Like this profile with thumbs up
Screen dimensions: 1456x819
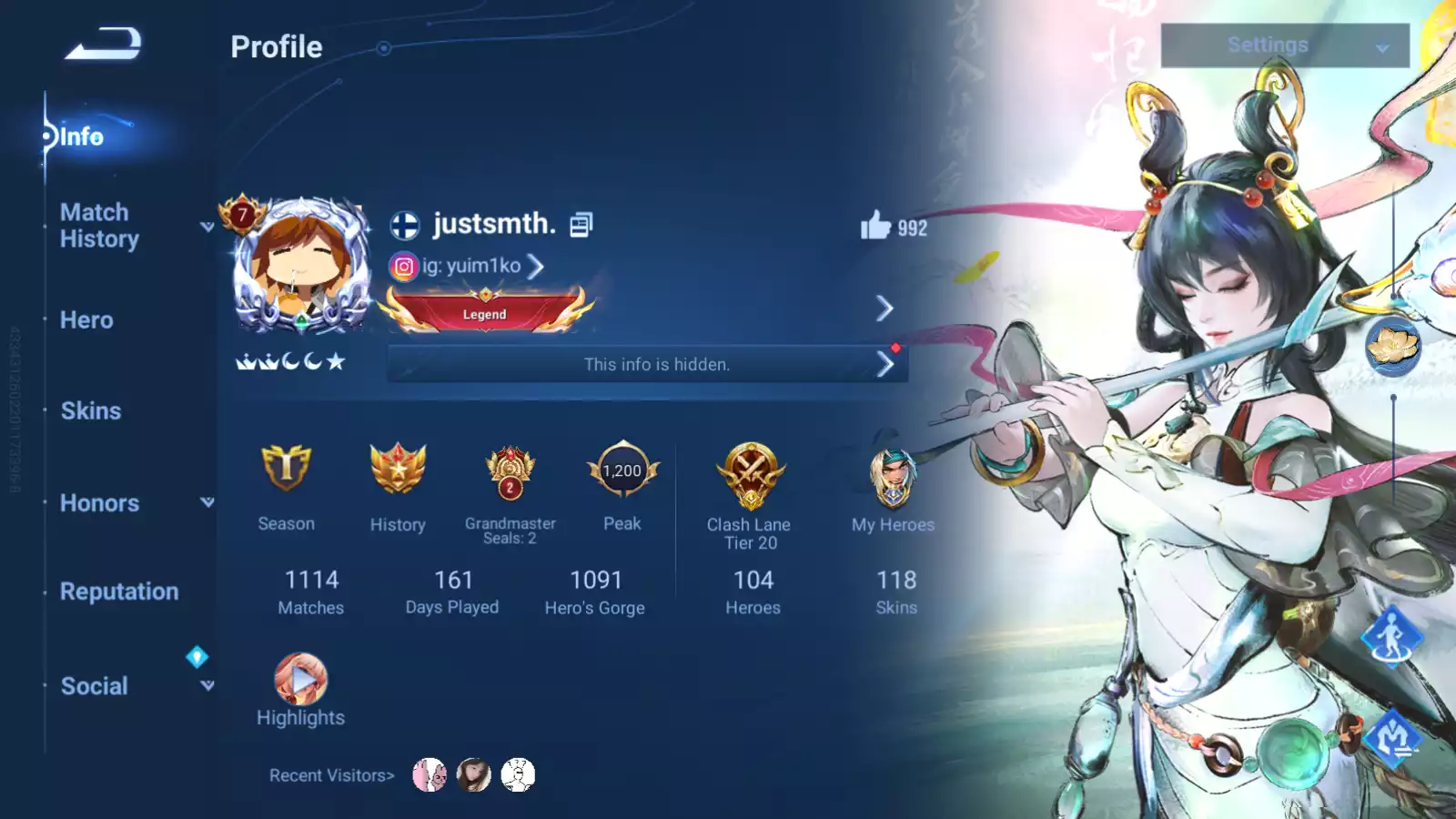pos(875,226)
